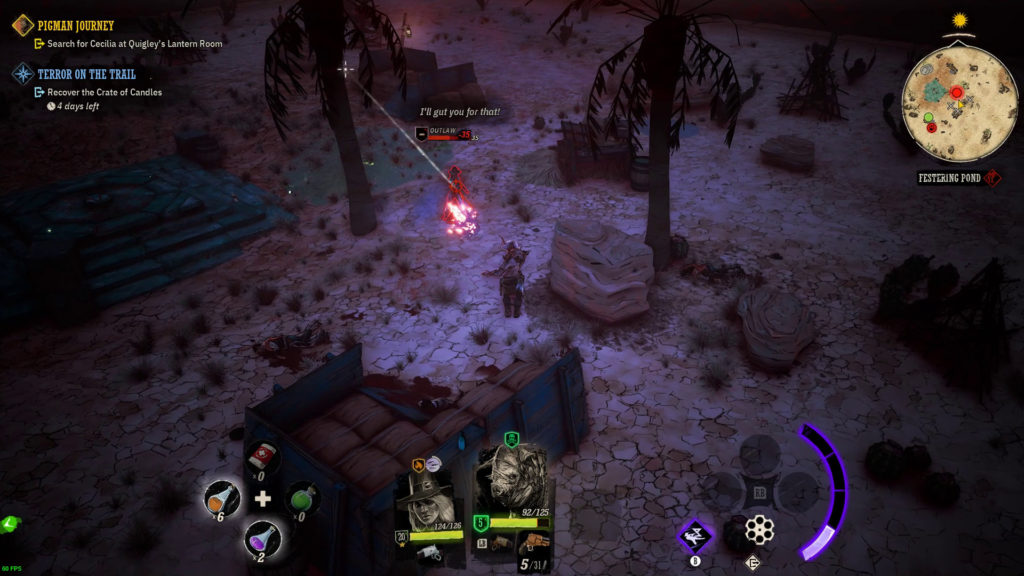Click the large red marker on the minimap
Viewport: 1024px width, 576px height.
[x=956, y=93]
